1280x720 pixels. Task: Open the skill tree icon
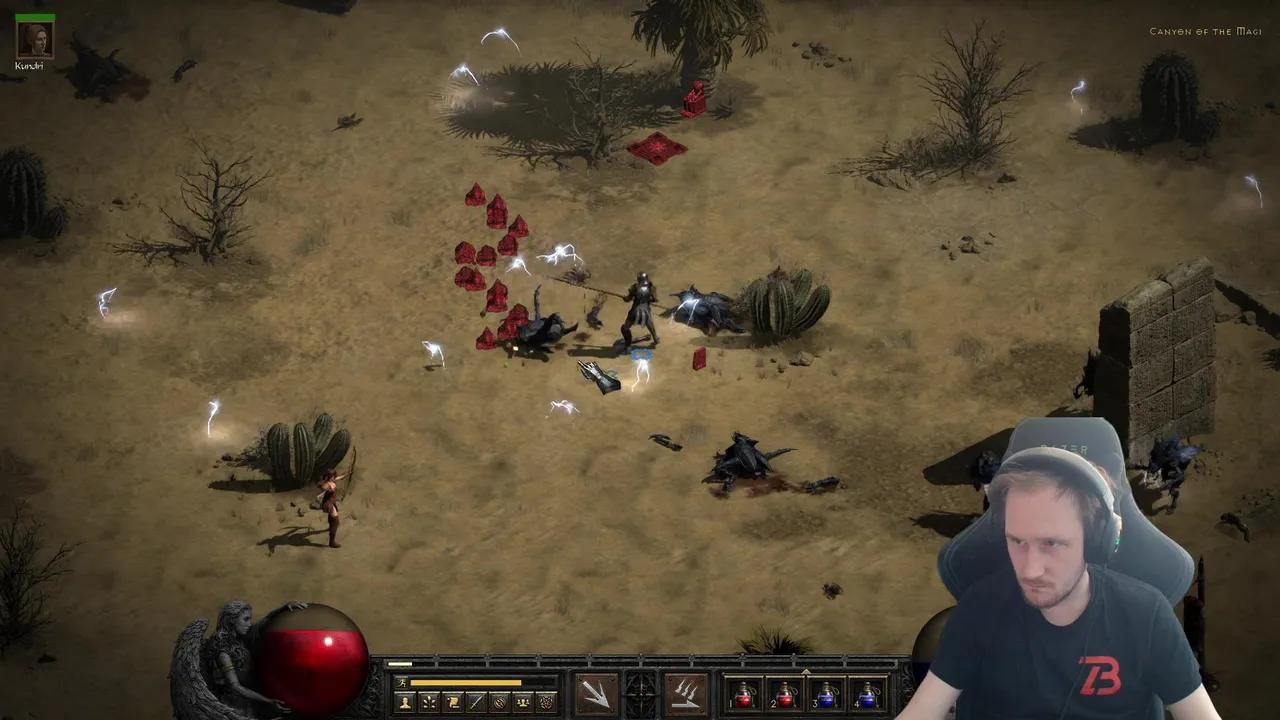pos(429,702)
